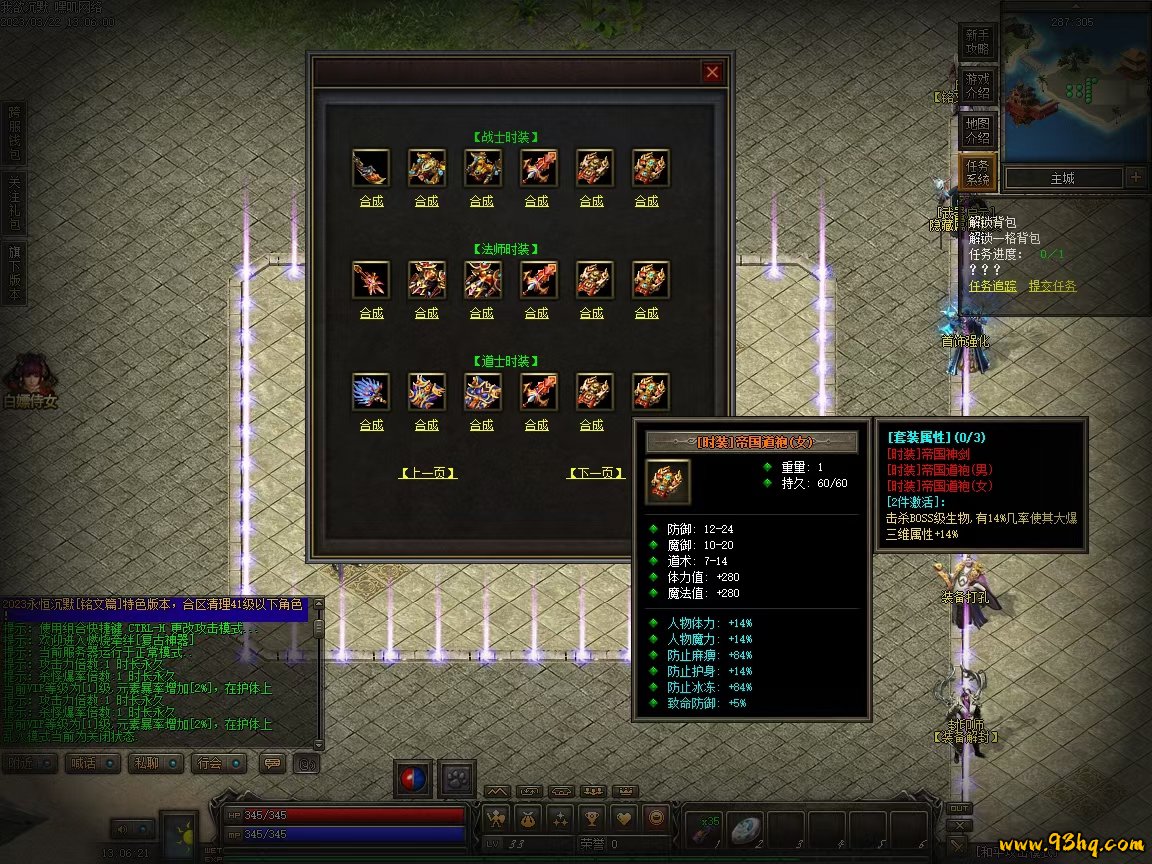Open the trophy icon menu
The width and height of the screenshot is (1152, 864).
click(591, 818)
